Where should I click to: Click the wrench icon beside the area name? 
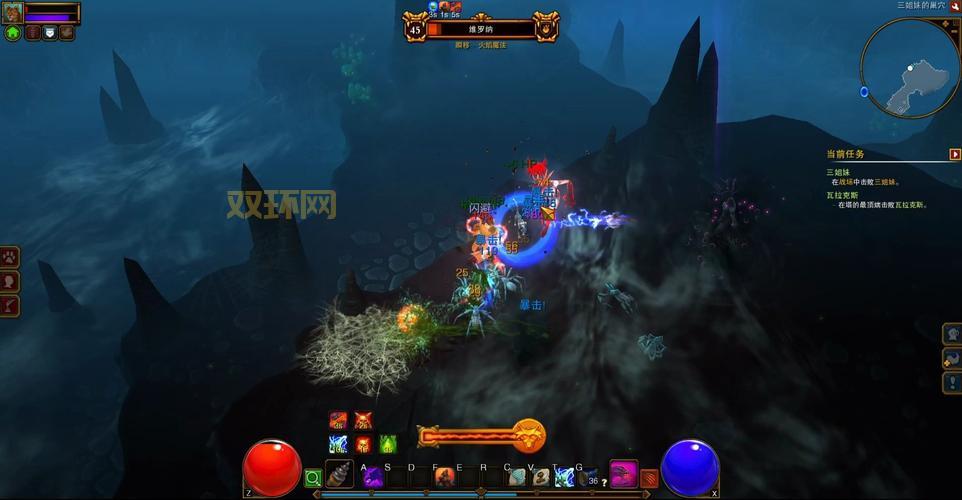(954, 6)
